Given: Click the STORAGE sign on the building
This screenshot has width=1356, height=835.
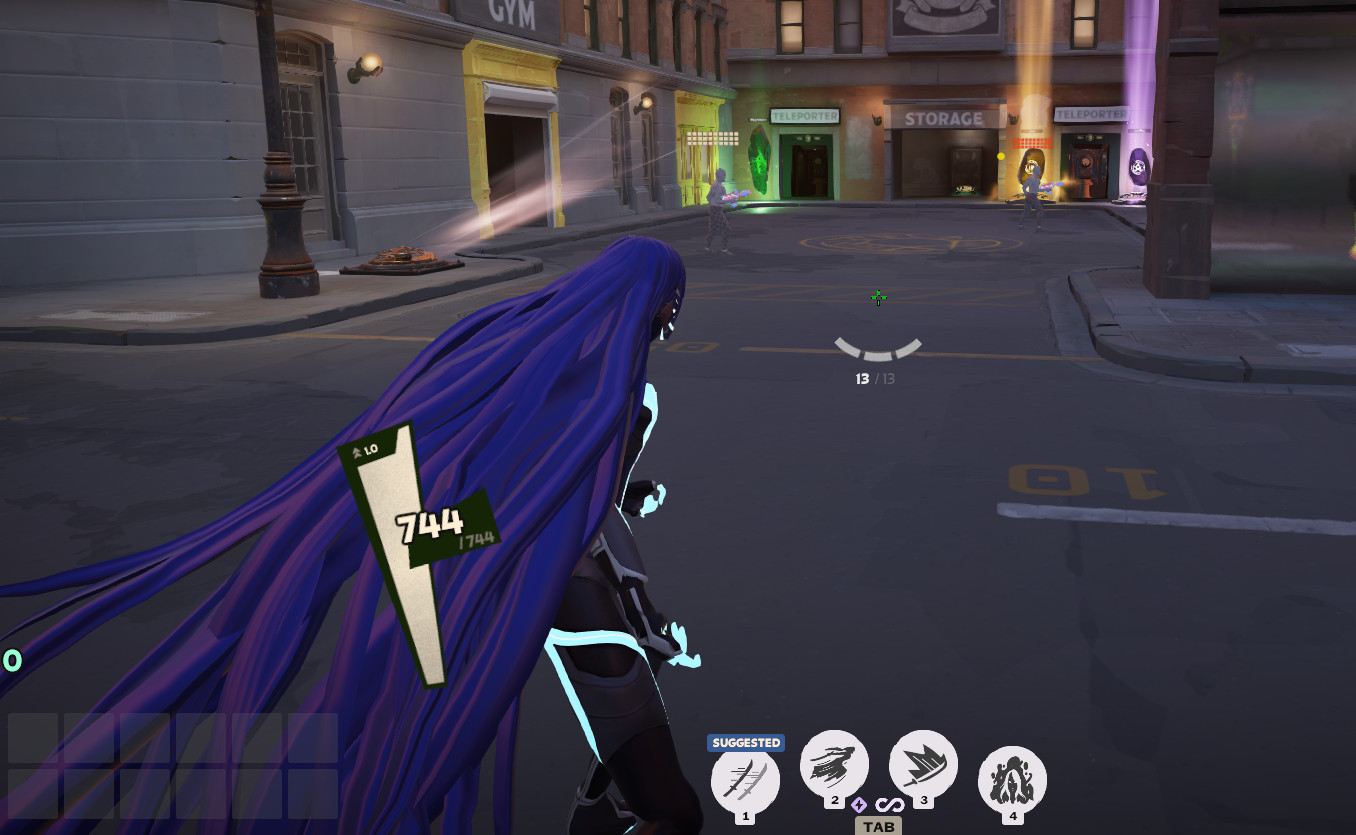Looking at the screenshot, I should 944,119.
